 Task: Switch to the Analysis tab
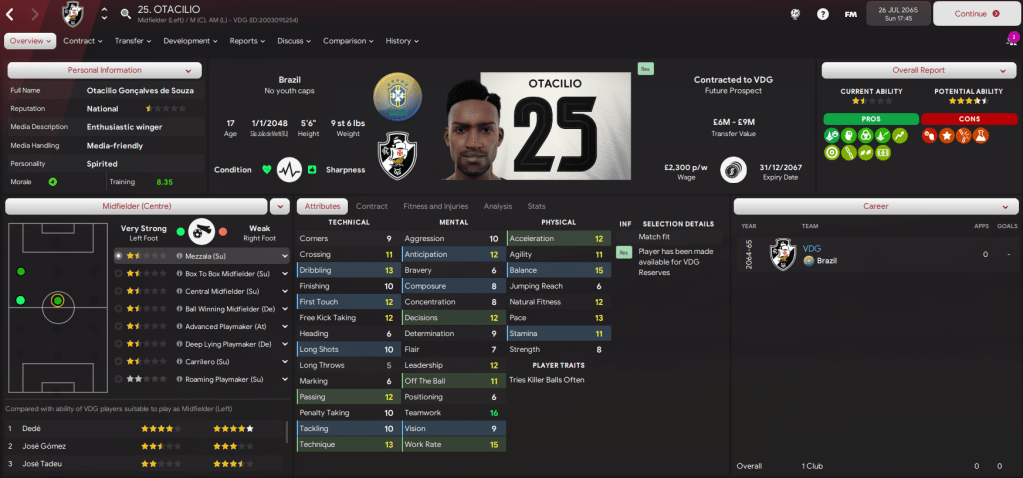497,206
